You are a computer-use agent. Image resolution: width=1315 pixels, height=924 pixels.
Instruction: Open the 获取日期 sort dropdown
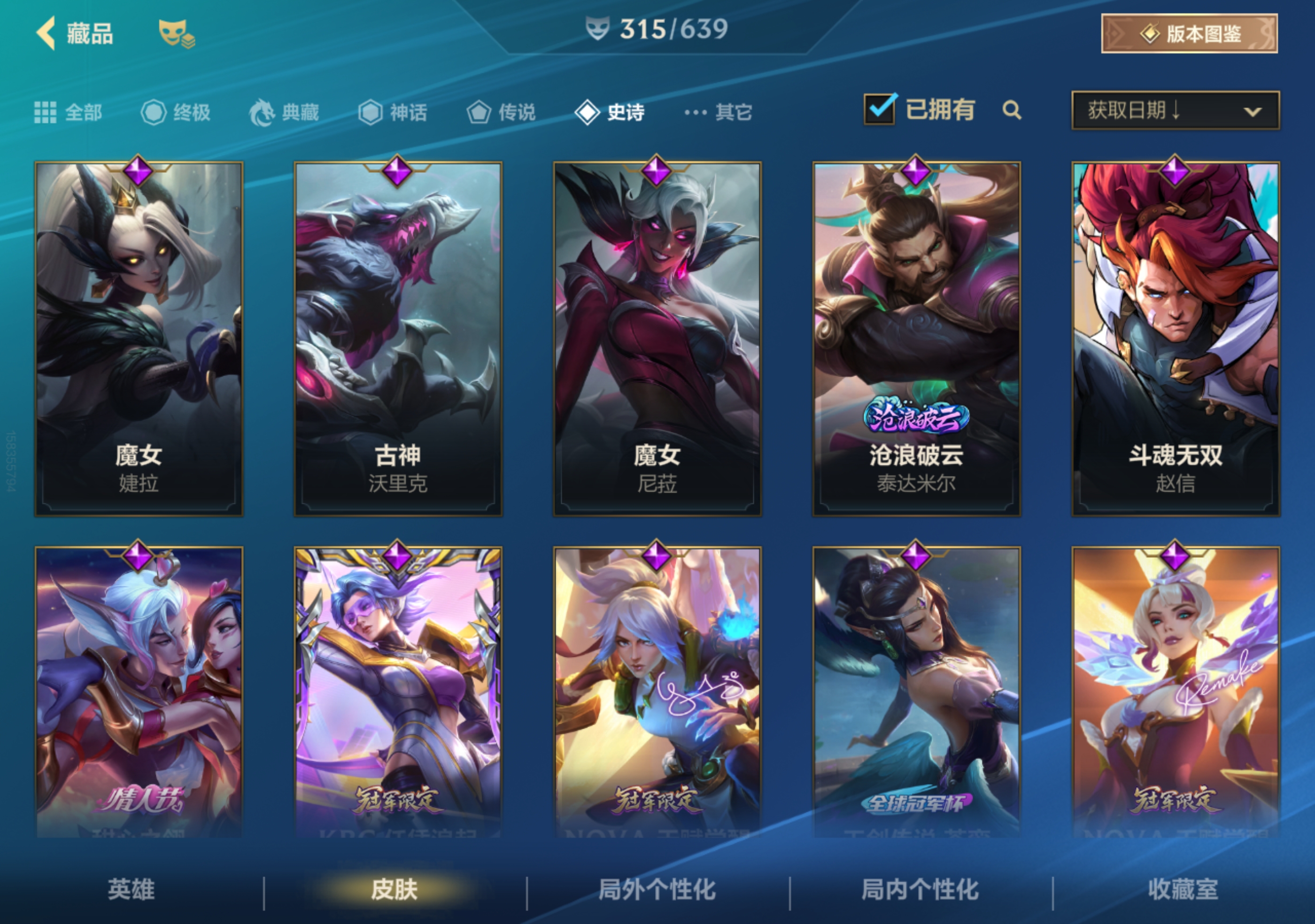[x=1175, y=110]
